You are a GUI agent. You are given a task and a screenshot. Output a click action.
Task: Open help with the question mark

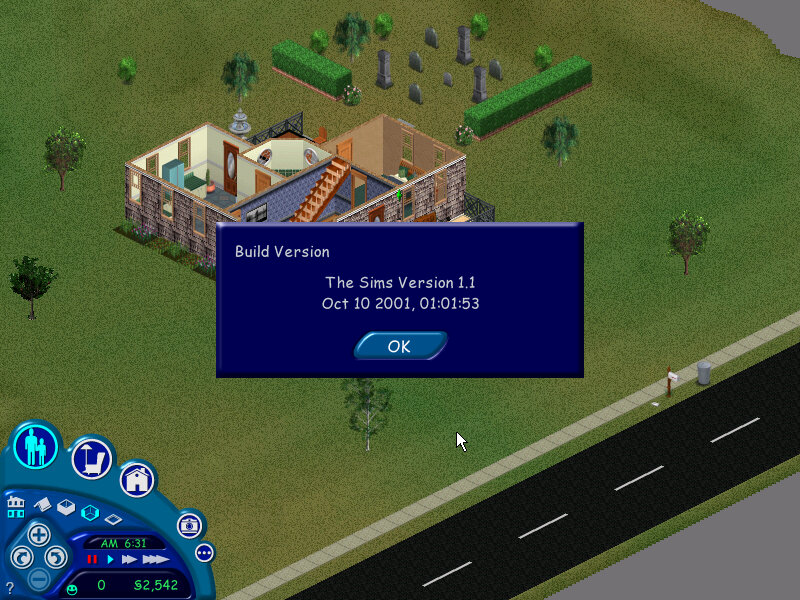pyautogui.click(x=9, y=588)
